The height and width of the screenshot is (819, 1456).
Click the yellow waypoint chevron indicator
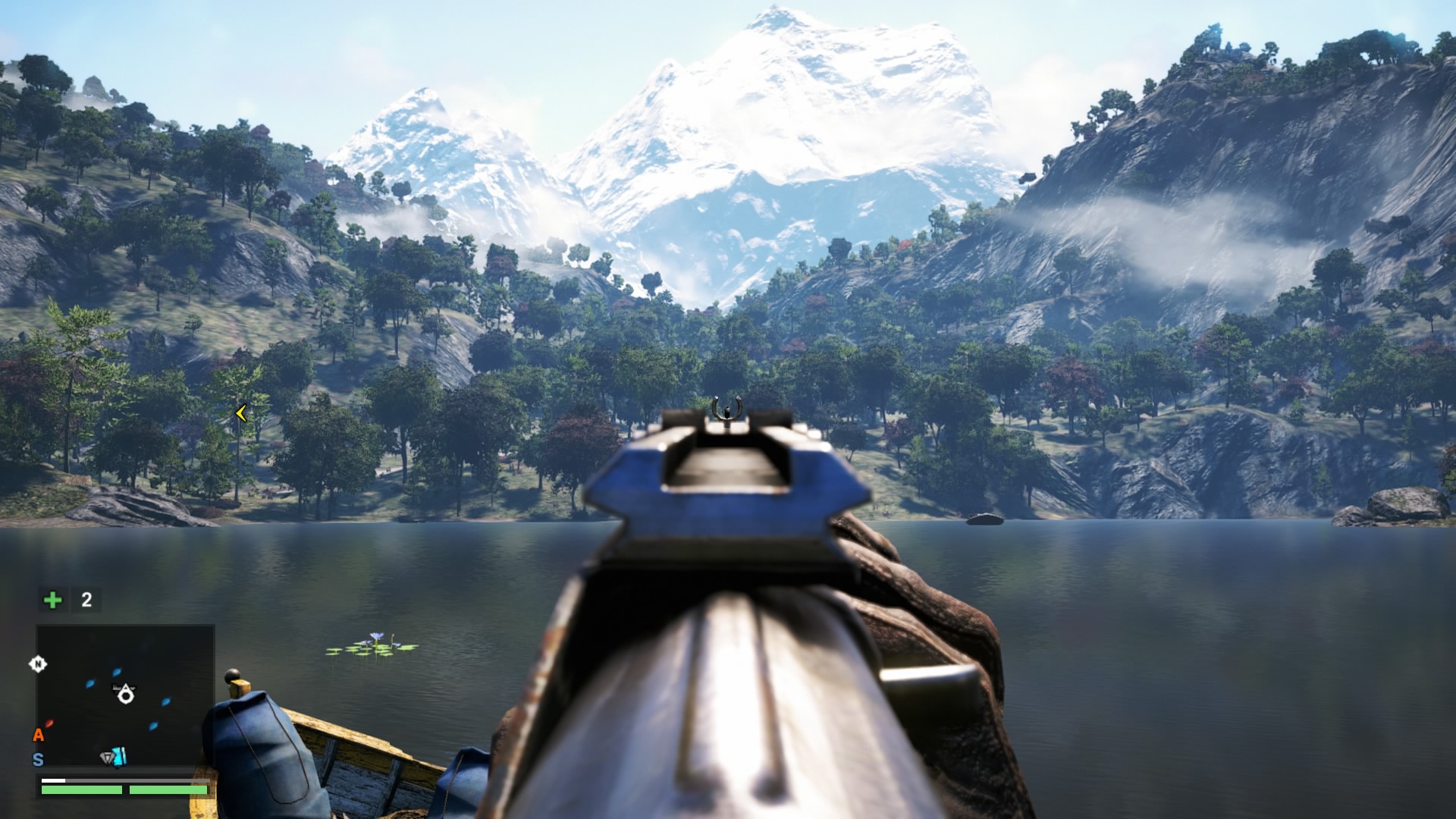[x=241, y=413]
